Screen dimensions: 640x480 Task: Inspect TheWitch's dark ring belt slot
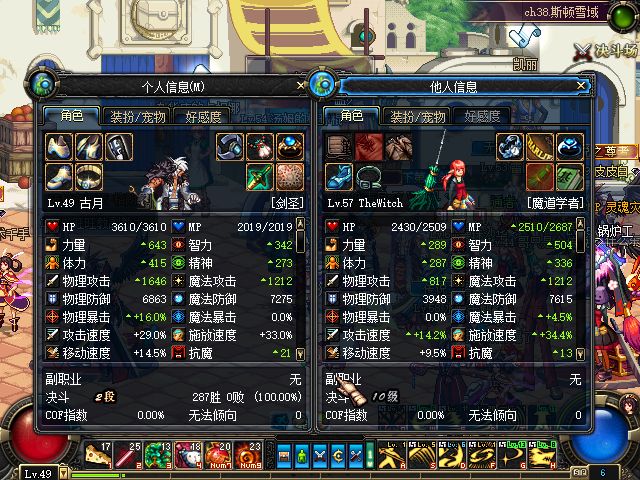(x=369, y=176)
